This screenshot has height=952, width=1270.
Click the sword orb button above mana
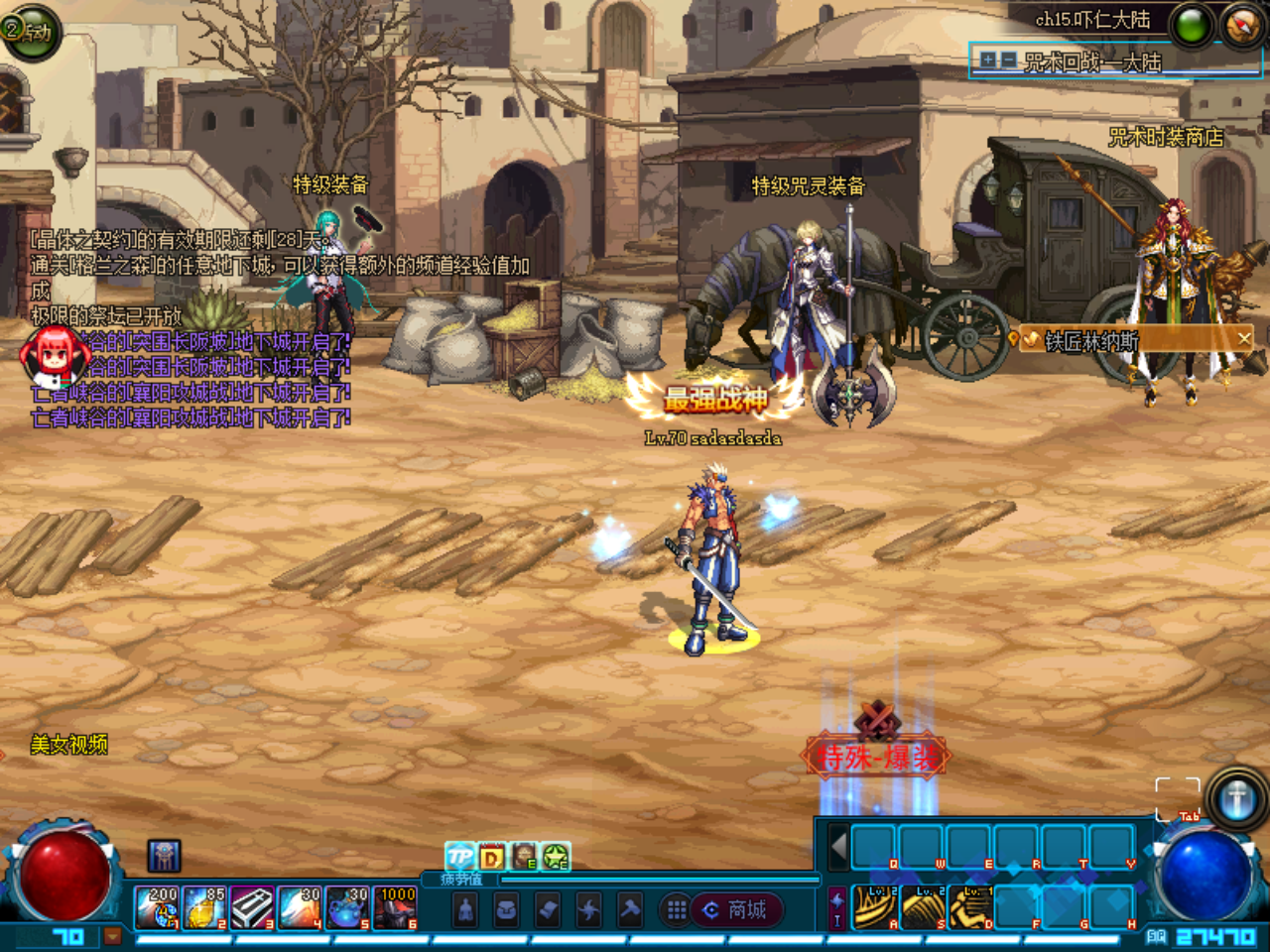[1236, 798]
